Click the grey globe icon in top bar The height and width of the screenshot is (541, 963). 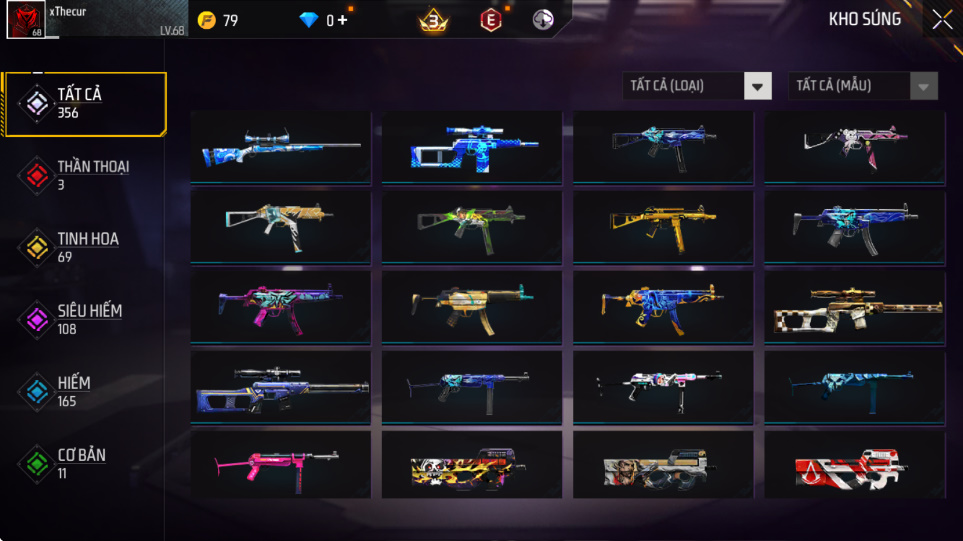543,20
